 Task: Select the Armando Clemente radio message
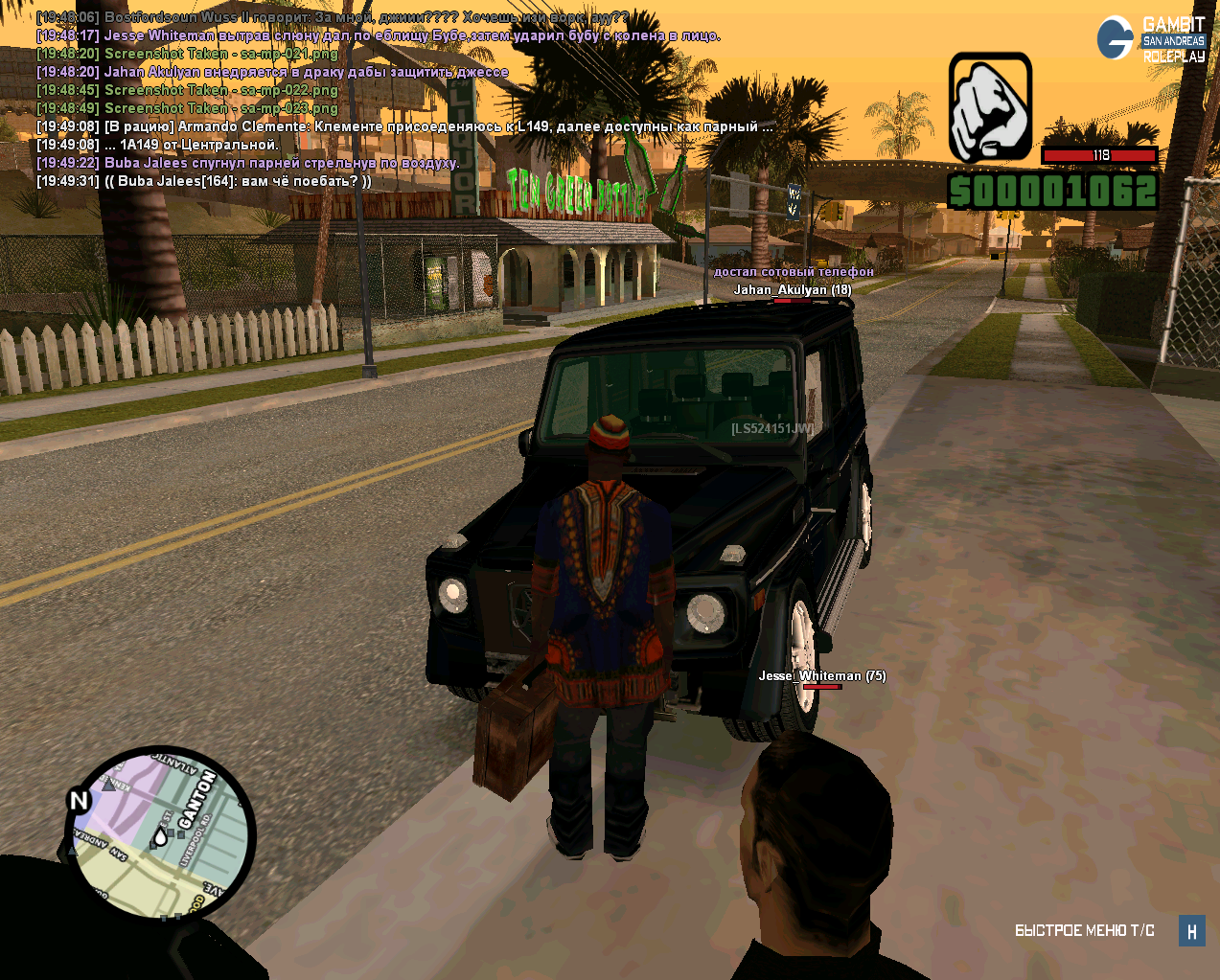403,126
